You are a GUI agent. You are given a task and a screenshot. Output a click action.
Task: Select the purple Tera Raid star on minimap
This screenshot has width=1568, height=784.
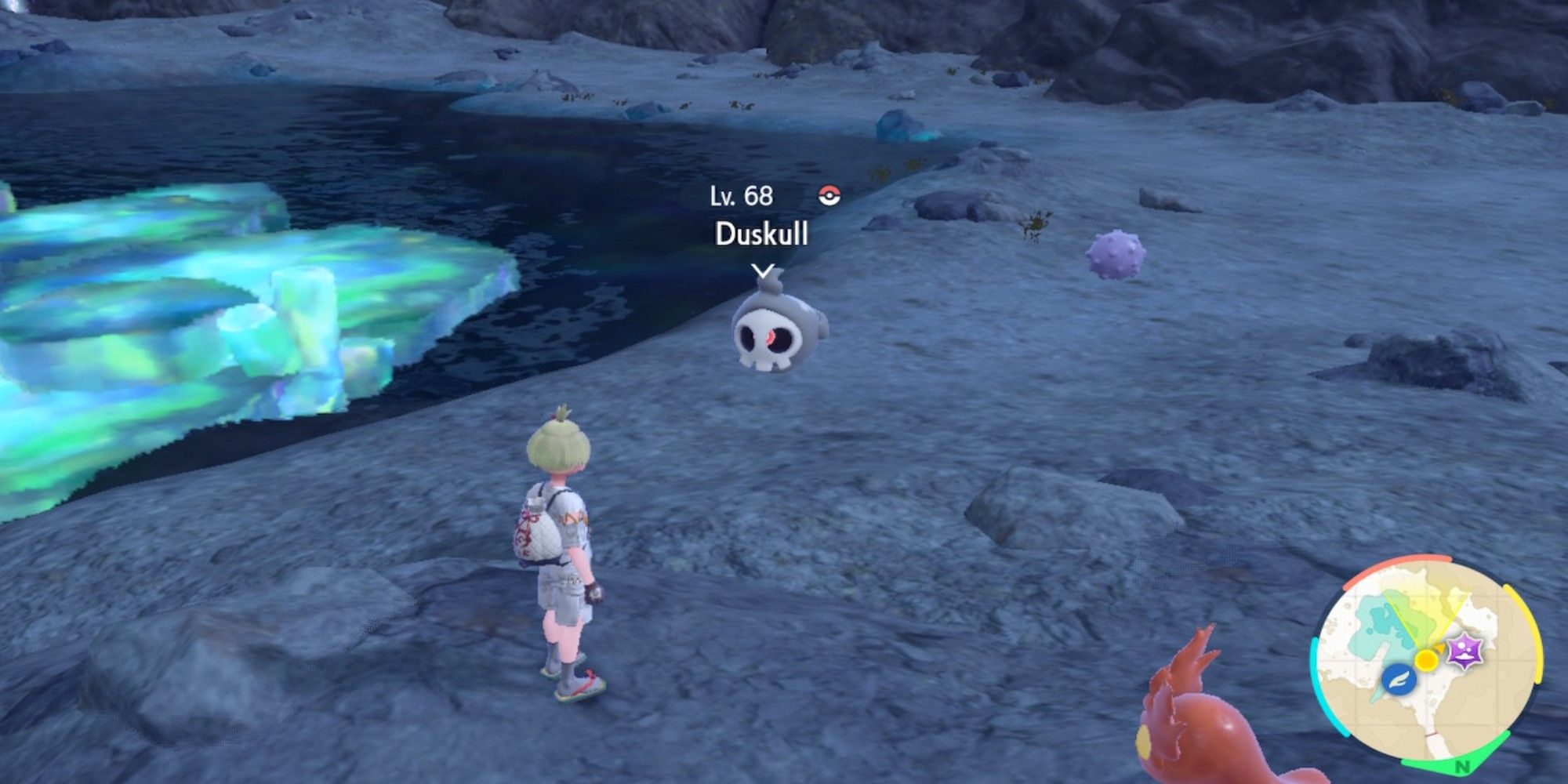click(1463, 651)
